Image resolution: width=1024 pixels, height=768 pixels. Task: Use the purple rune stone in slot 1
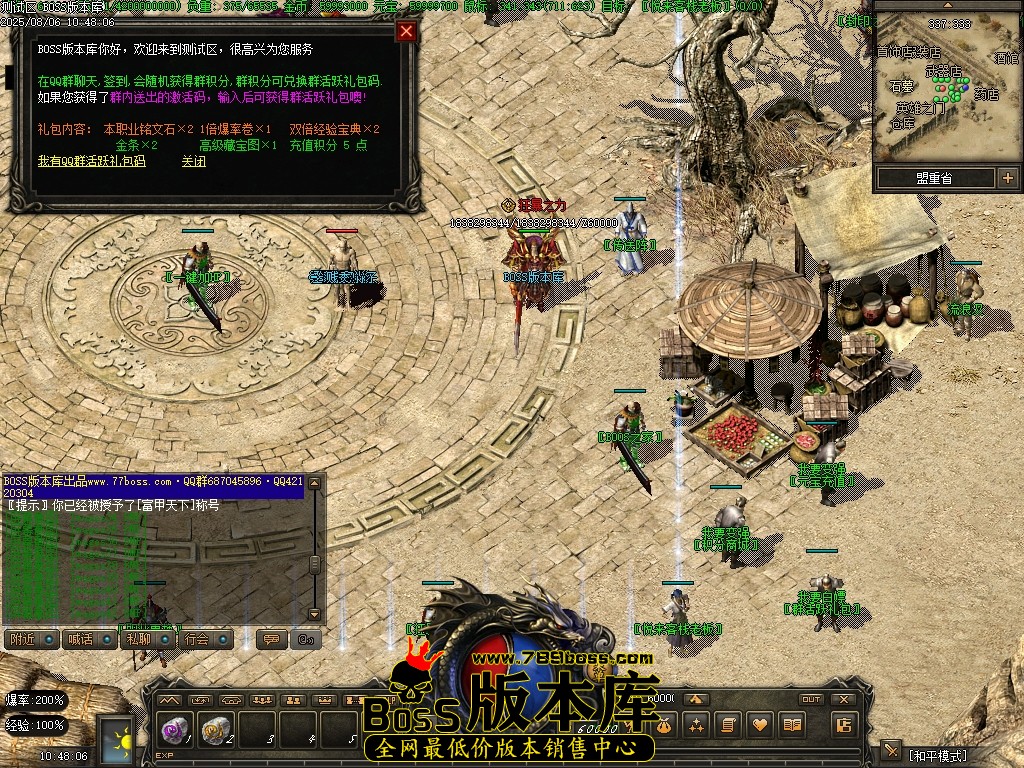[x=175, y=730]
